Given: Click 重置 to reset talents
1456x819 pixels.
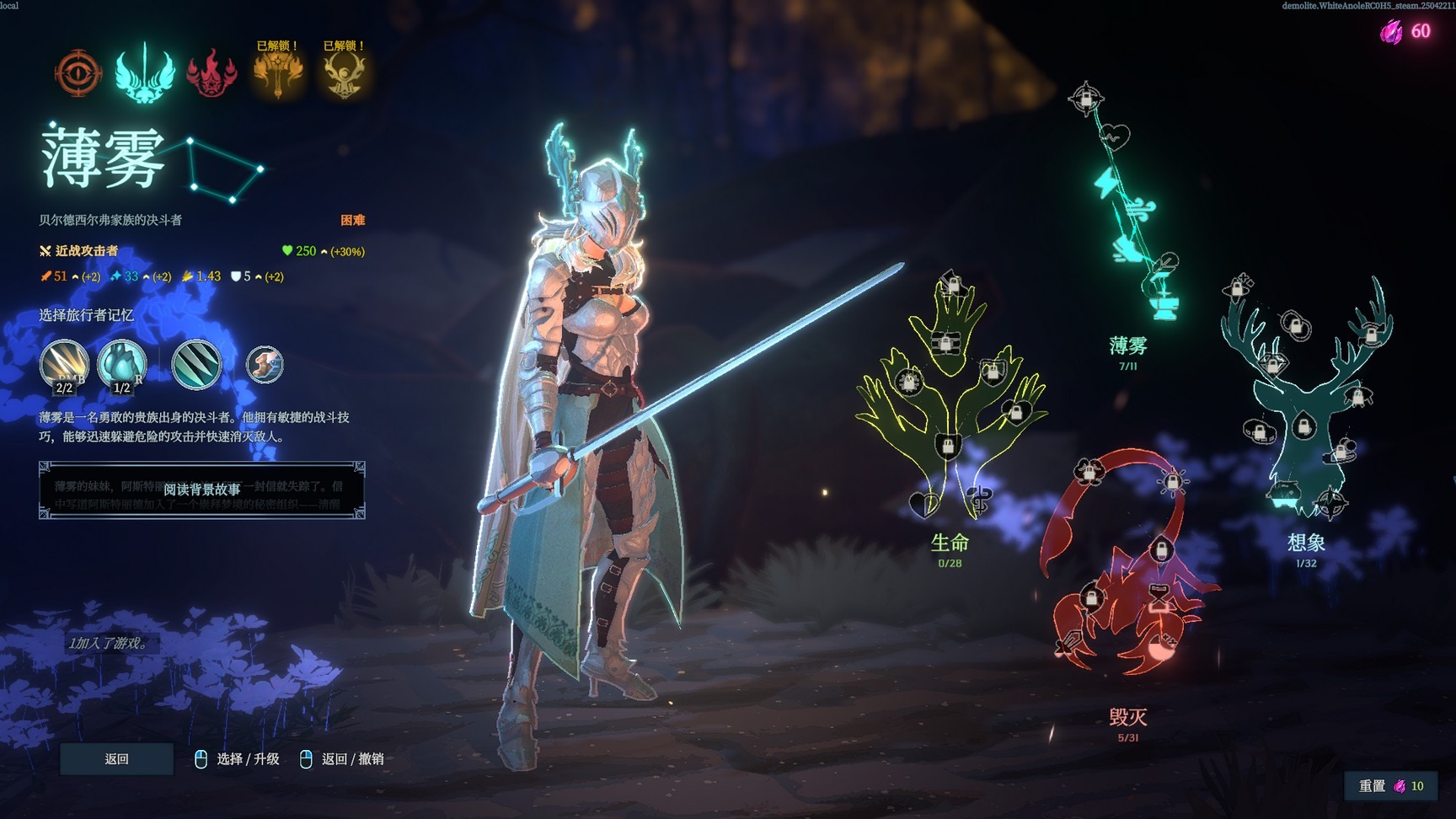Looking at the screenshot, I should click(1390, 785).
